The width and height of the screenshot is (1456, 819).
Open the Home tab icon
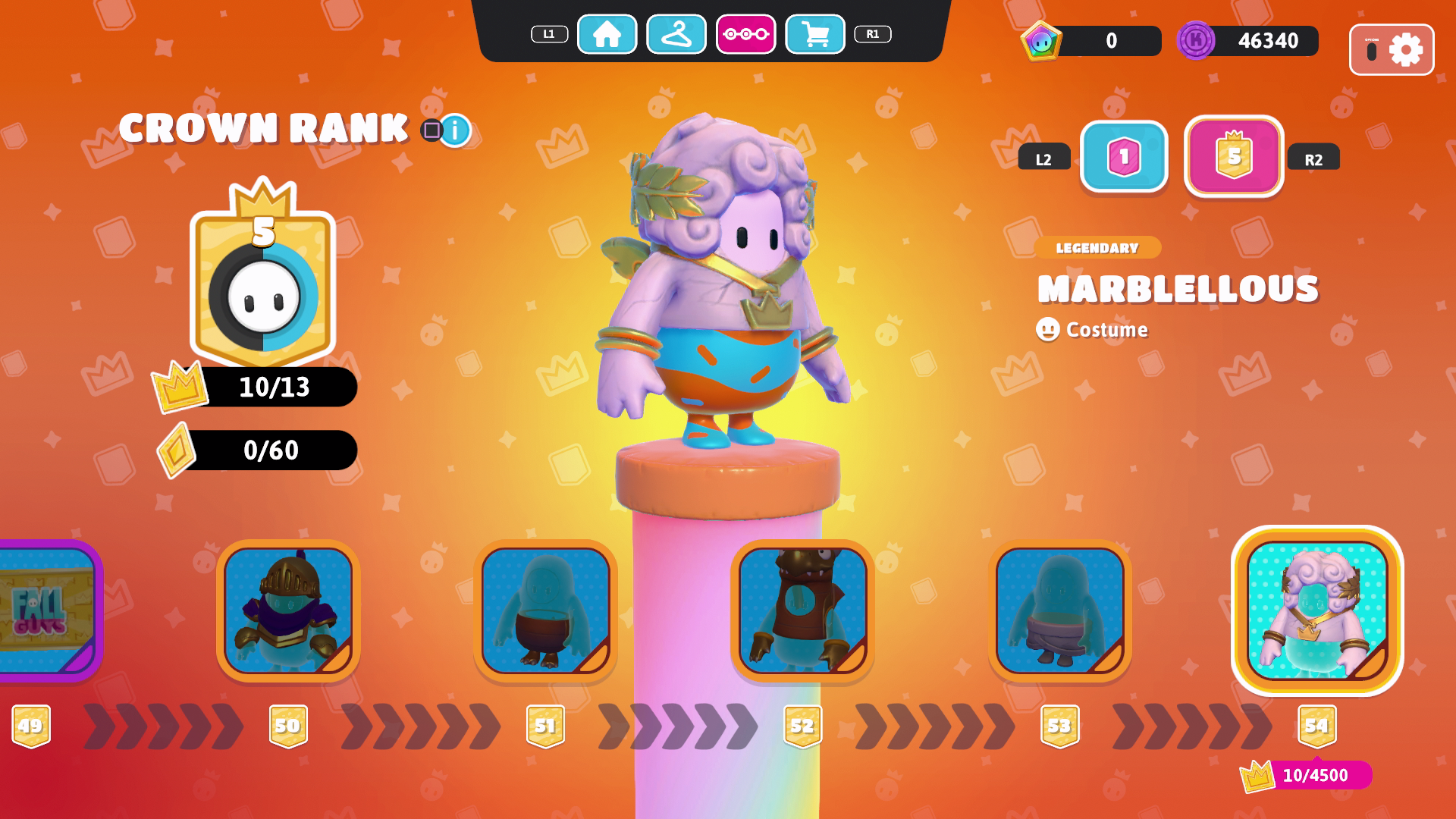pos(607,35)
